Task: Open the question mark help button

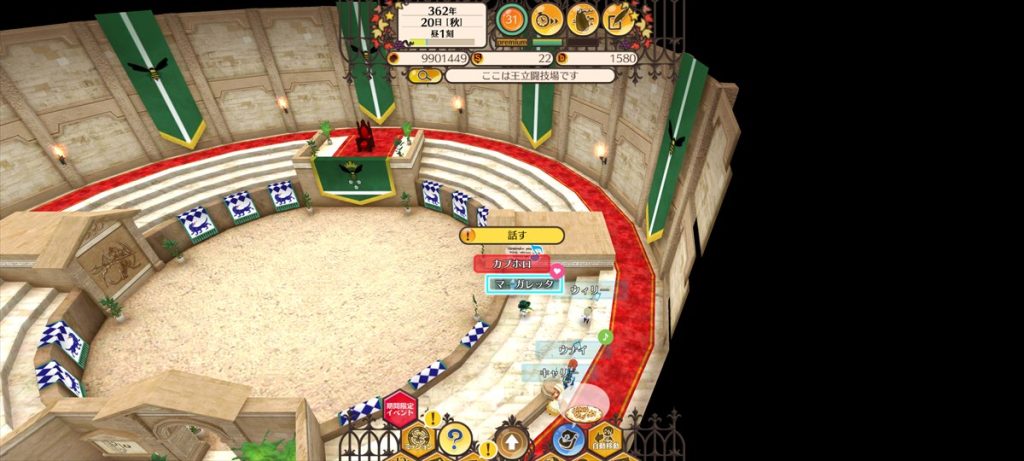Action: click(x=455, y=438)
